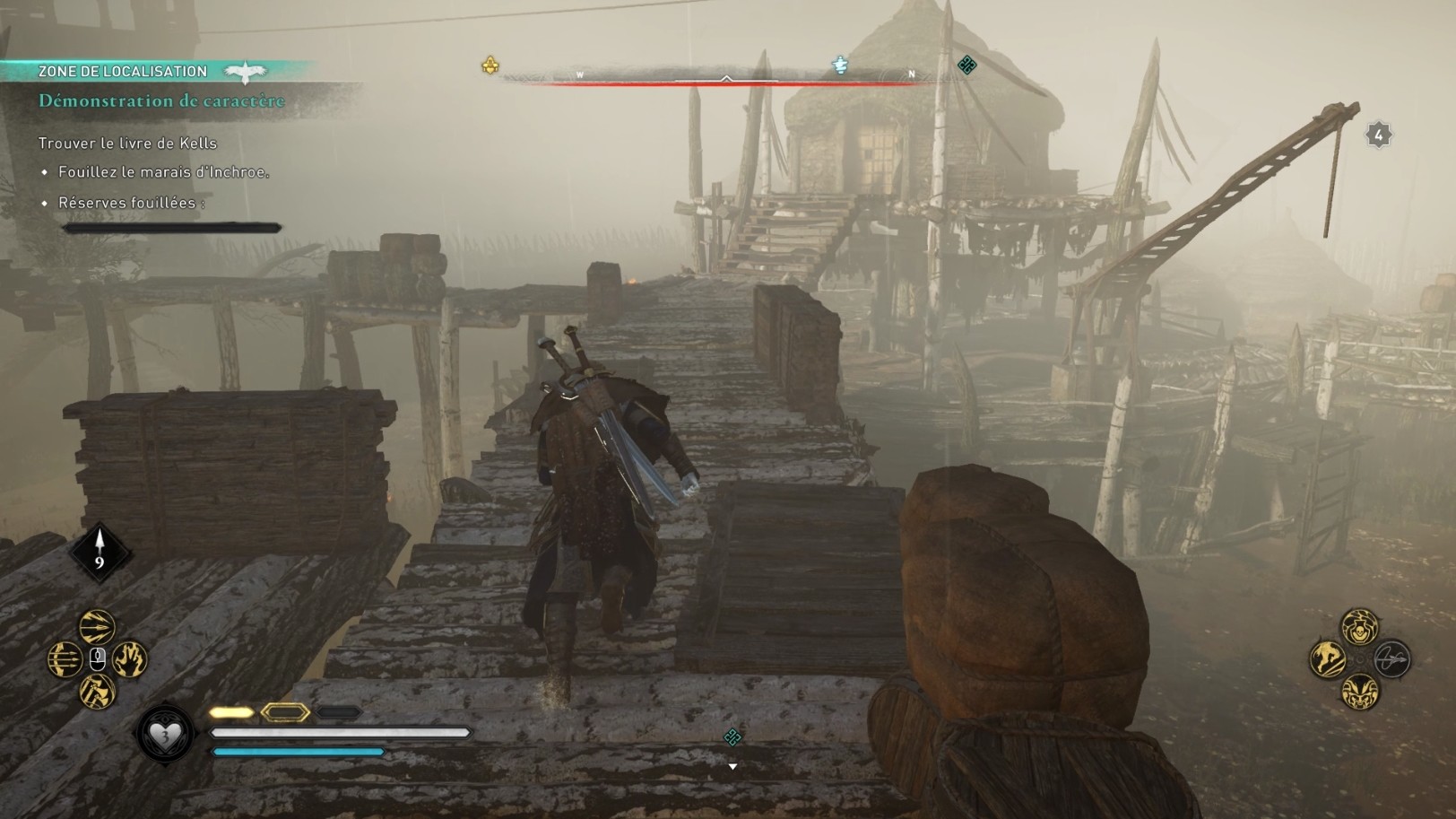Activate the bow with three arrows ability

click(x=65, y=659)
